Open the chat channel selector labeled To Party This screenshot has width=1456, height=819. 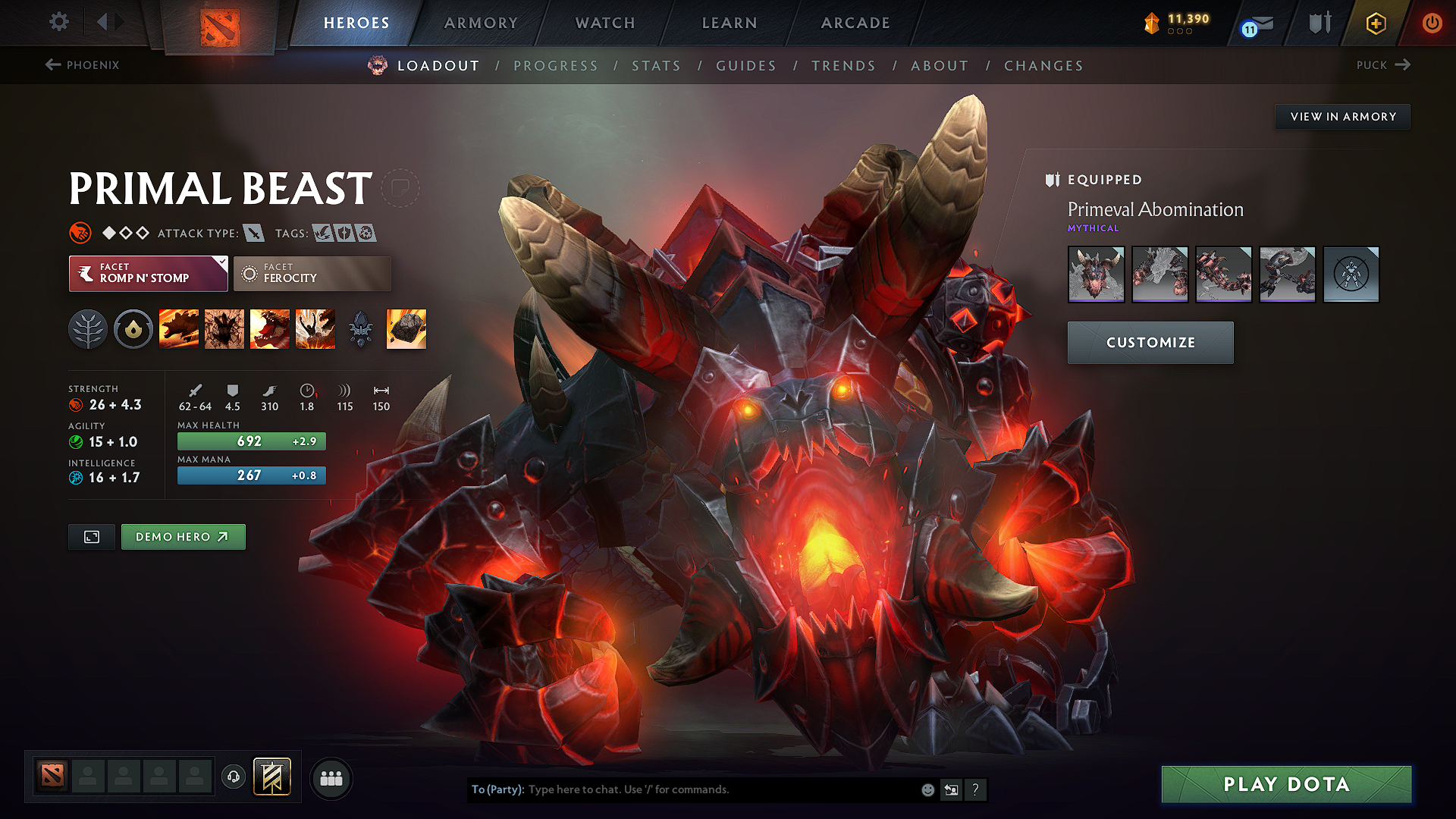pyautogui.click(x=497, y=789)
